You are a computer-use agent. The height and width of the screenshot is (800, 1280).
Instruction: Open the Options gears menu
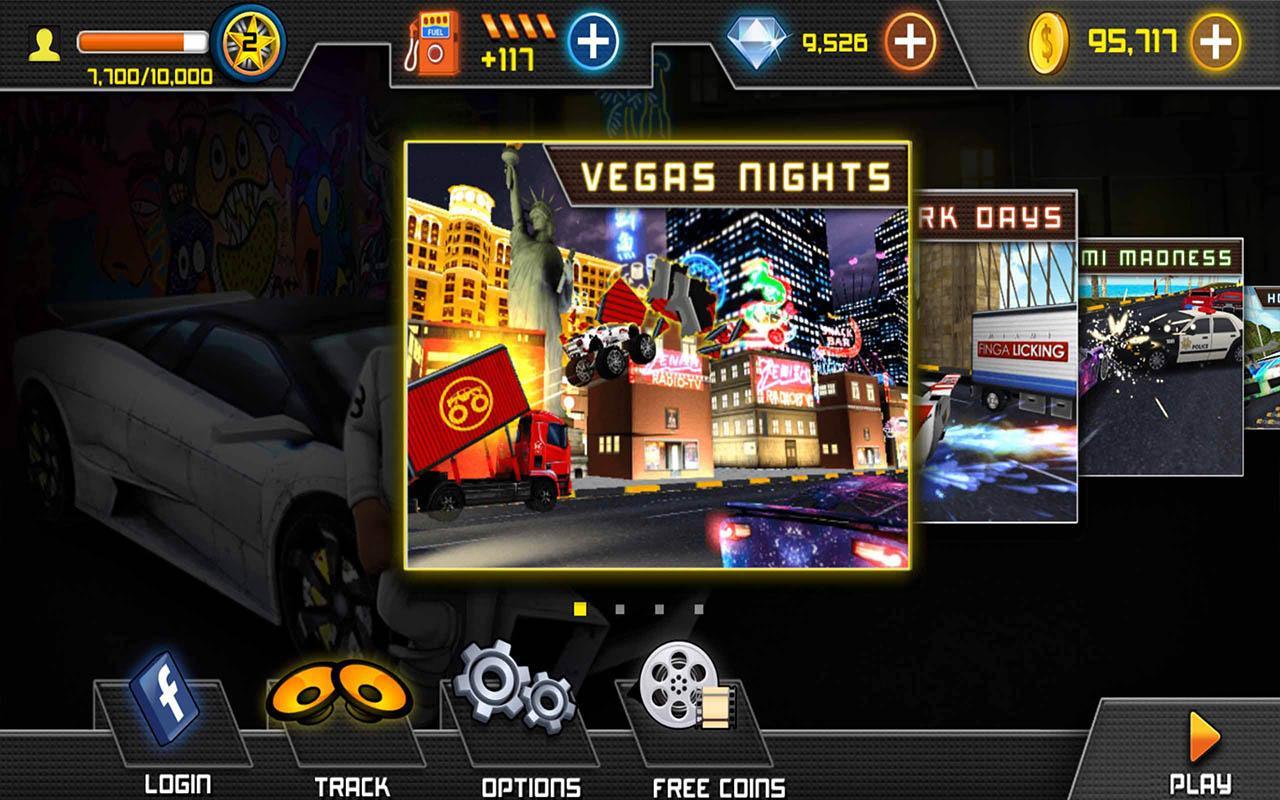coord(514,690)
